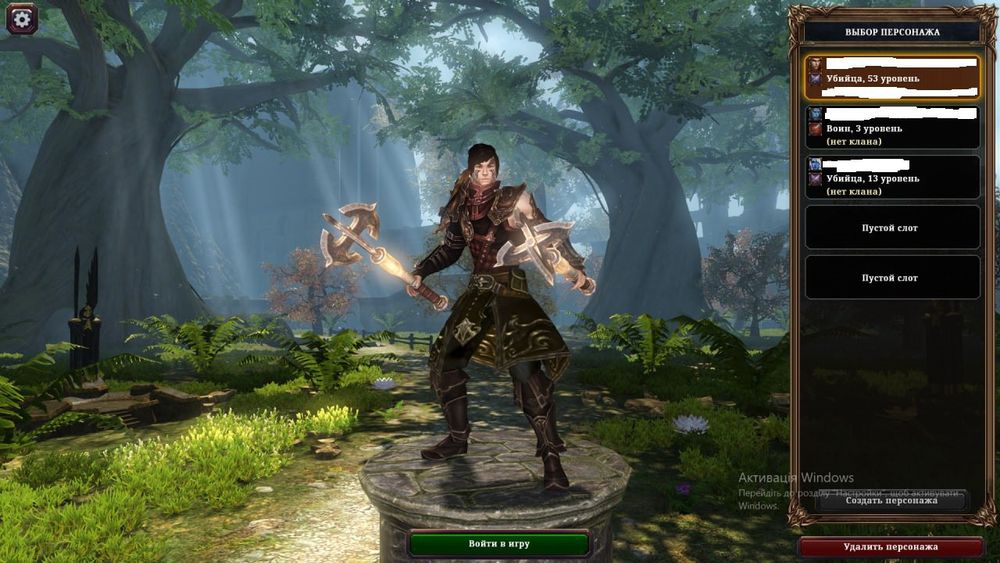The width and height of the screenshot is (1000, 563).
Task: Select the level 53 Убийца character
Action: pyautogui.click(x=892, y=77)
